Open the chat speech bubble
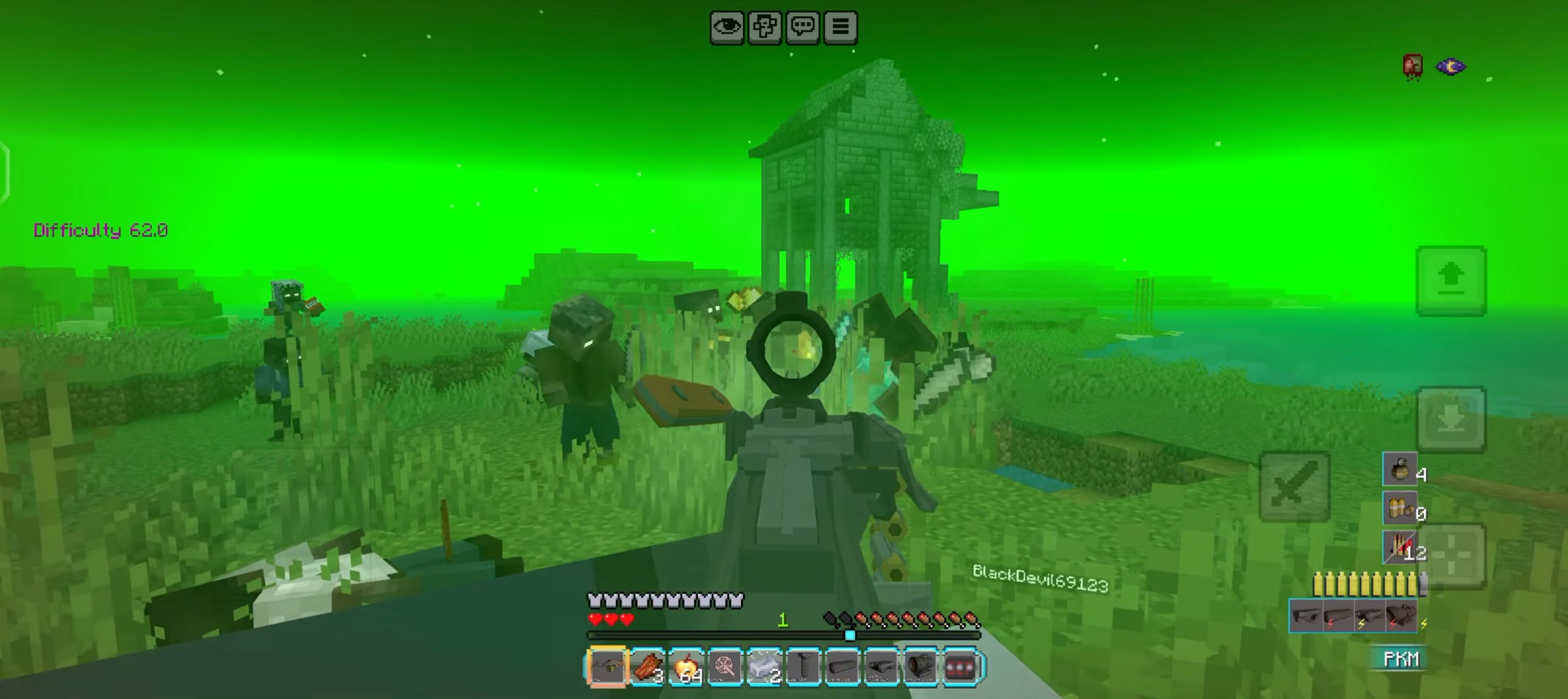Viewport: 1568px width, 699px height. pos(802,28)
